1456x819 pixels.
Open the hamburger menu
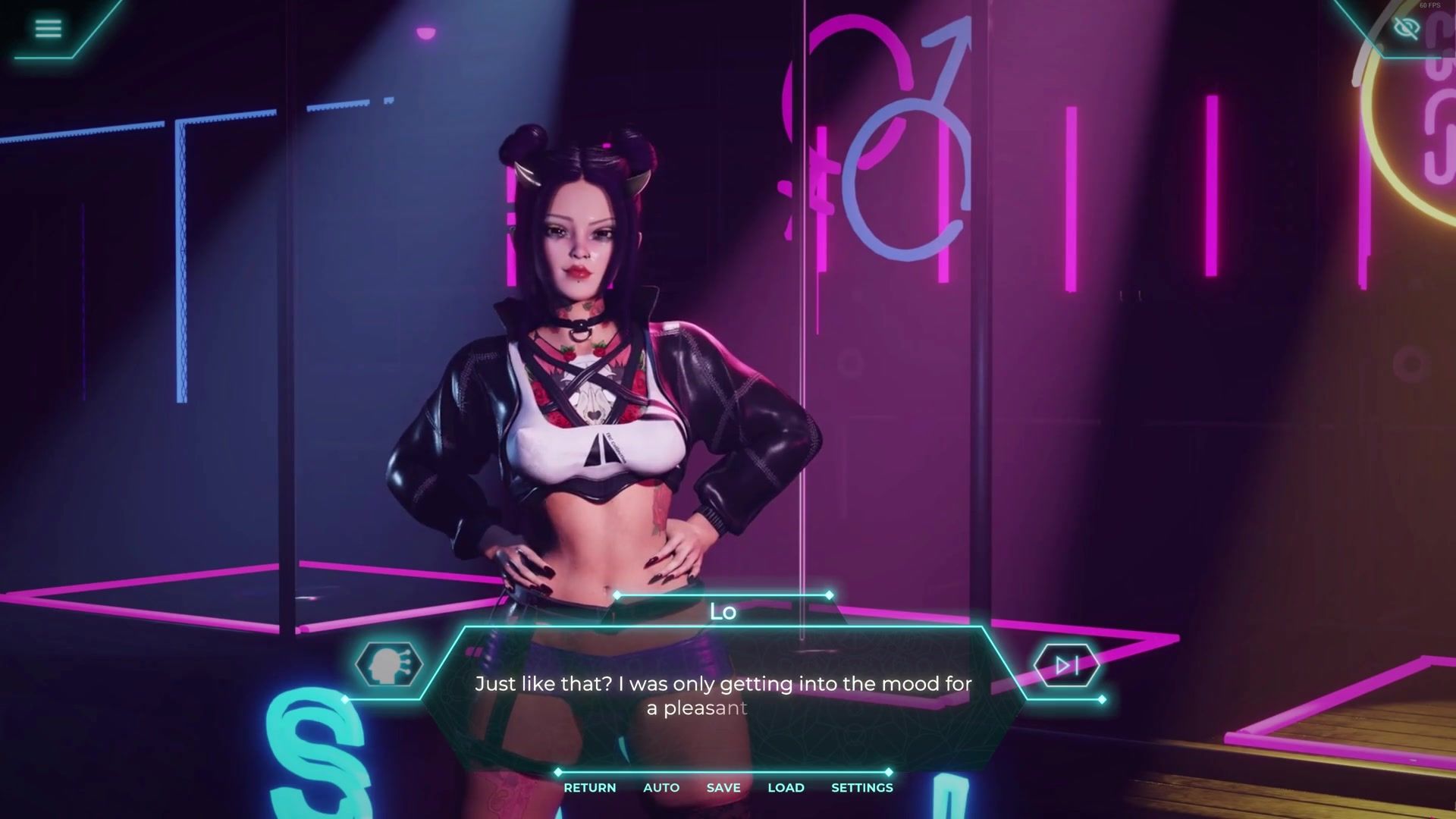click(x=48, y=29)
